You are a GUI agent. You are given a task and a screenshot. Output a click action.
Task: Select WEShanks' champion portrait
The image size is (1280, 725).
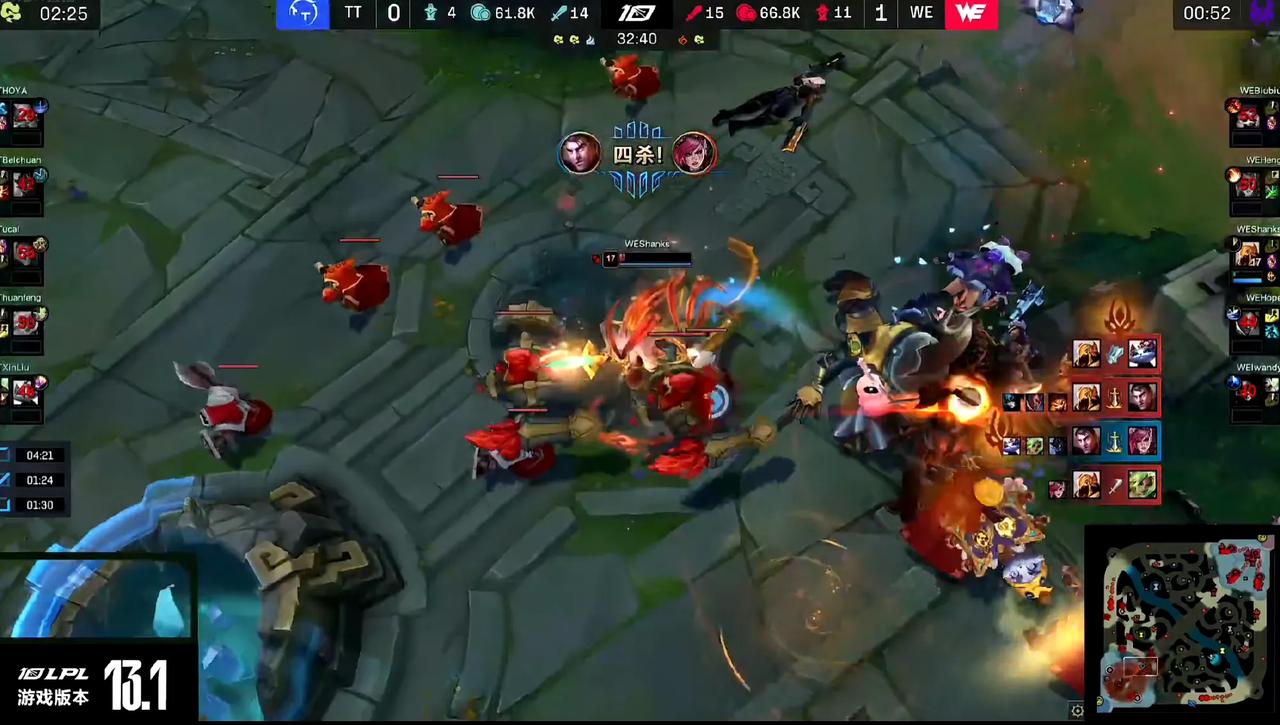click(x=1248, y=253)
